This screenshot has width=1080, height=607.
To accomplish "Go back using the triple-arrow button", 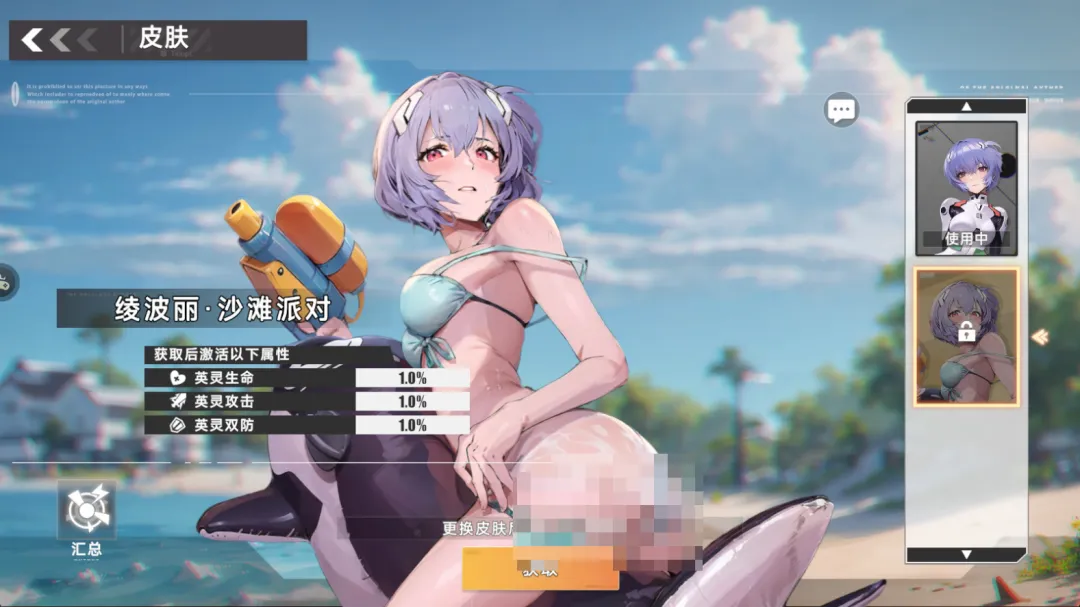I will [x=59, y=40].
